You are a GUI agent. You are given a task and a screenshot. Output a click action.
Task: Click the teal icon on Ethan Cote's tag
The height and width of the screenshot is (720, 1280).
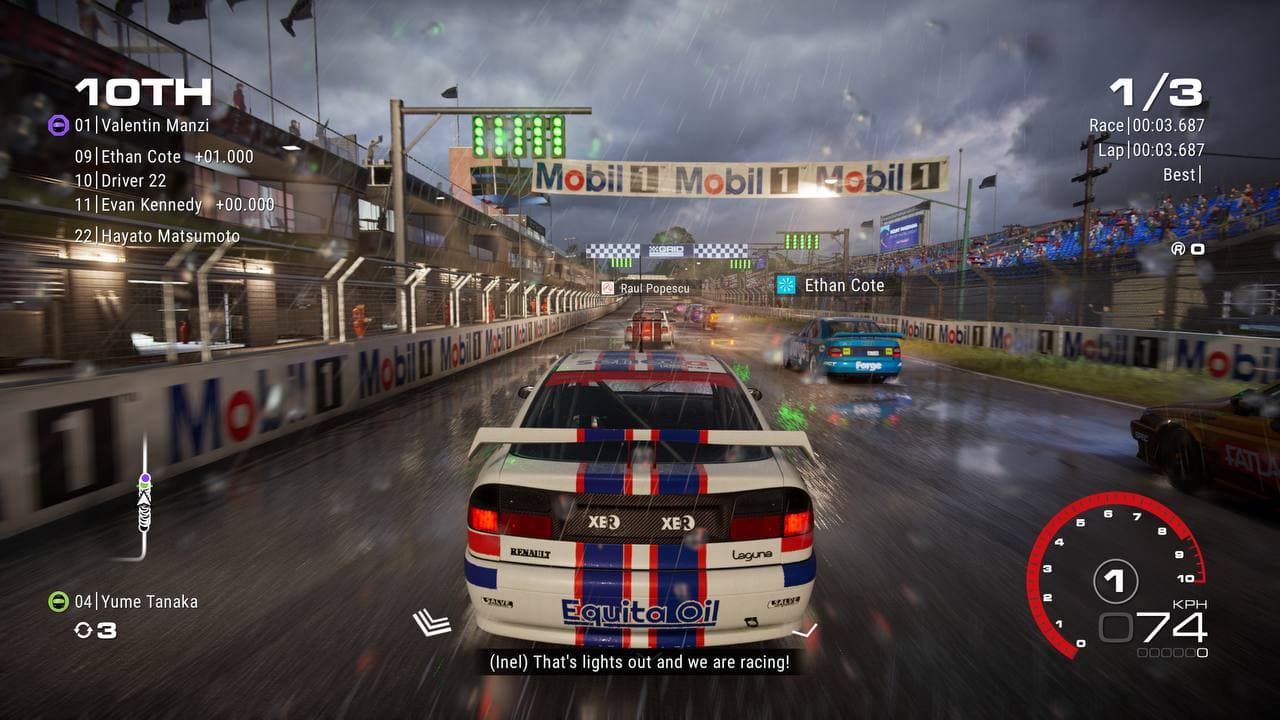[786, 285]
